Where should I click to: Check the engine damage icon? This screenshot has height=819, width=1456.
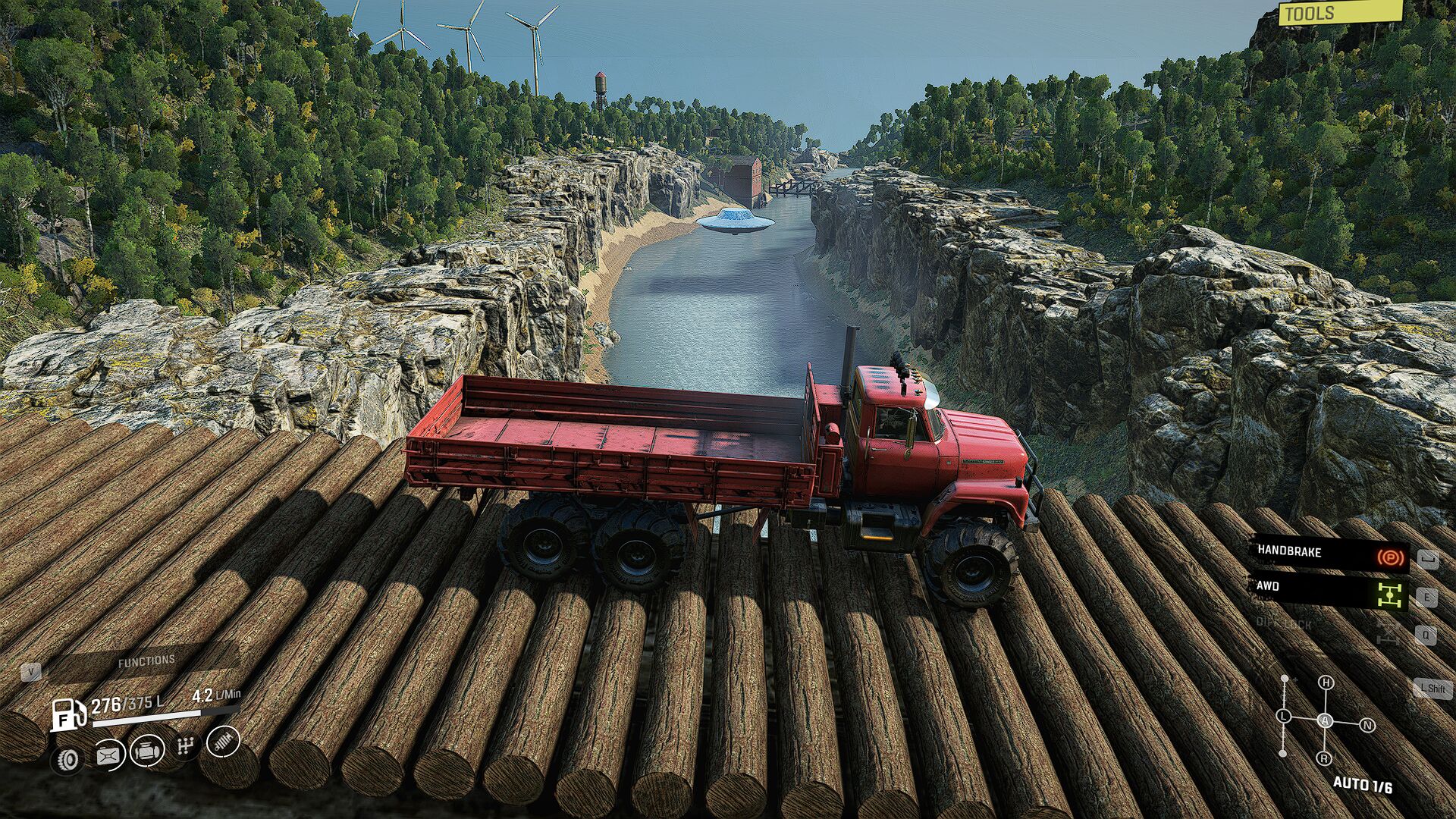(x=147, y=752)
